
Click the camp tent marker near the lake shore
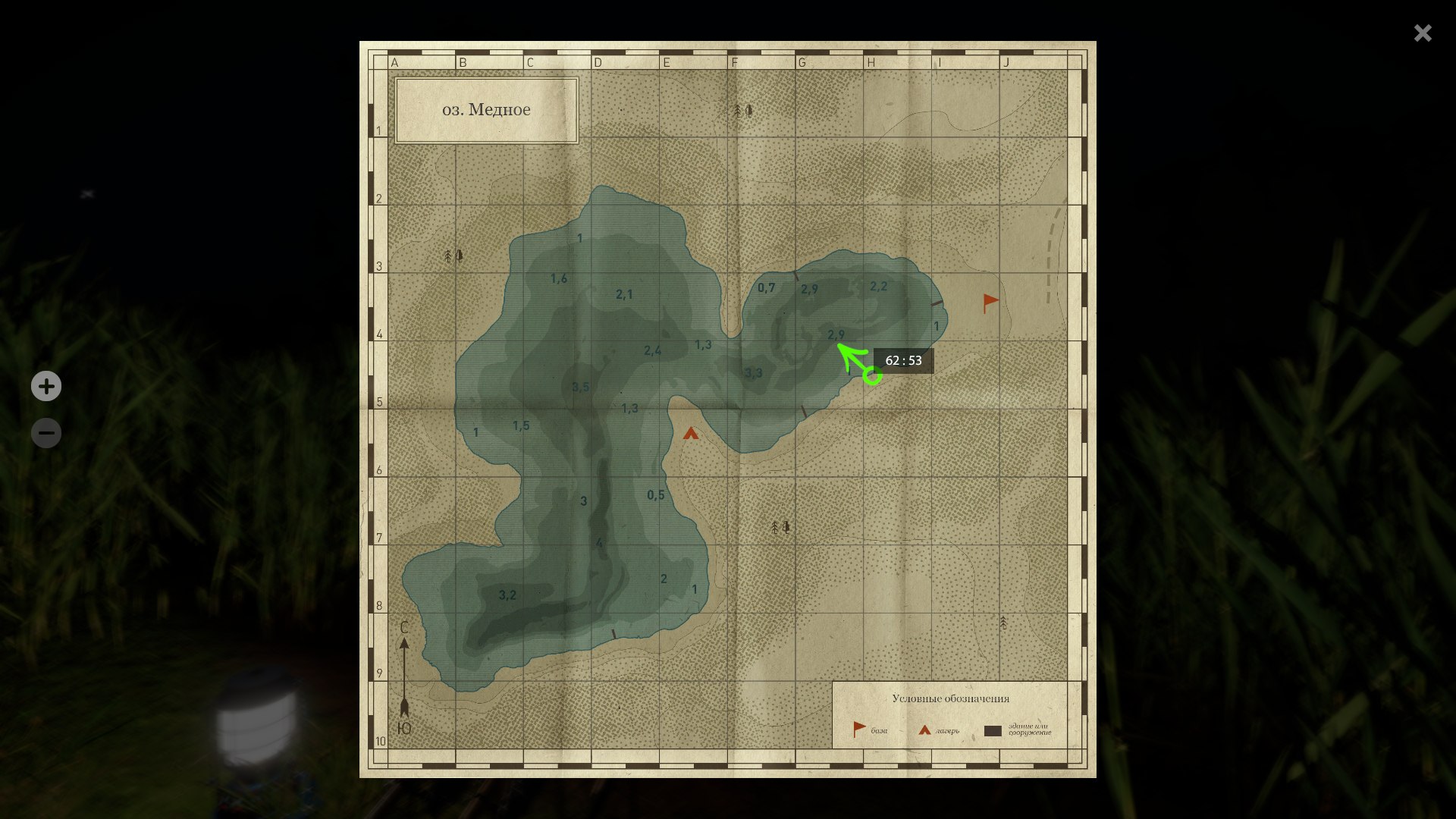pyautogui.click(x=691, y=435)
